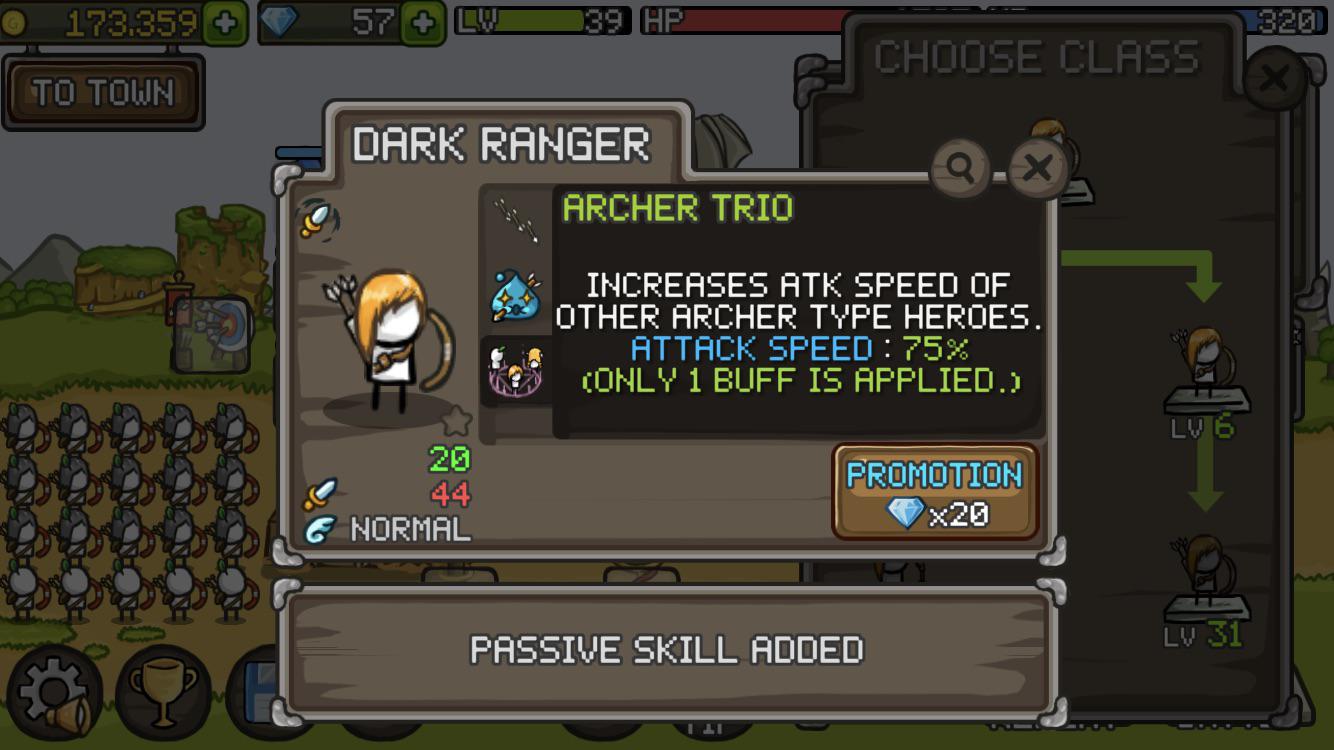The width and height of the screenshot is (1334, 750).
Task: Buy more diamonds with the plus button
Action: (423, 23)
